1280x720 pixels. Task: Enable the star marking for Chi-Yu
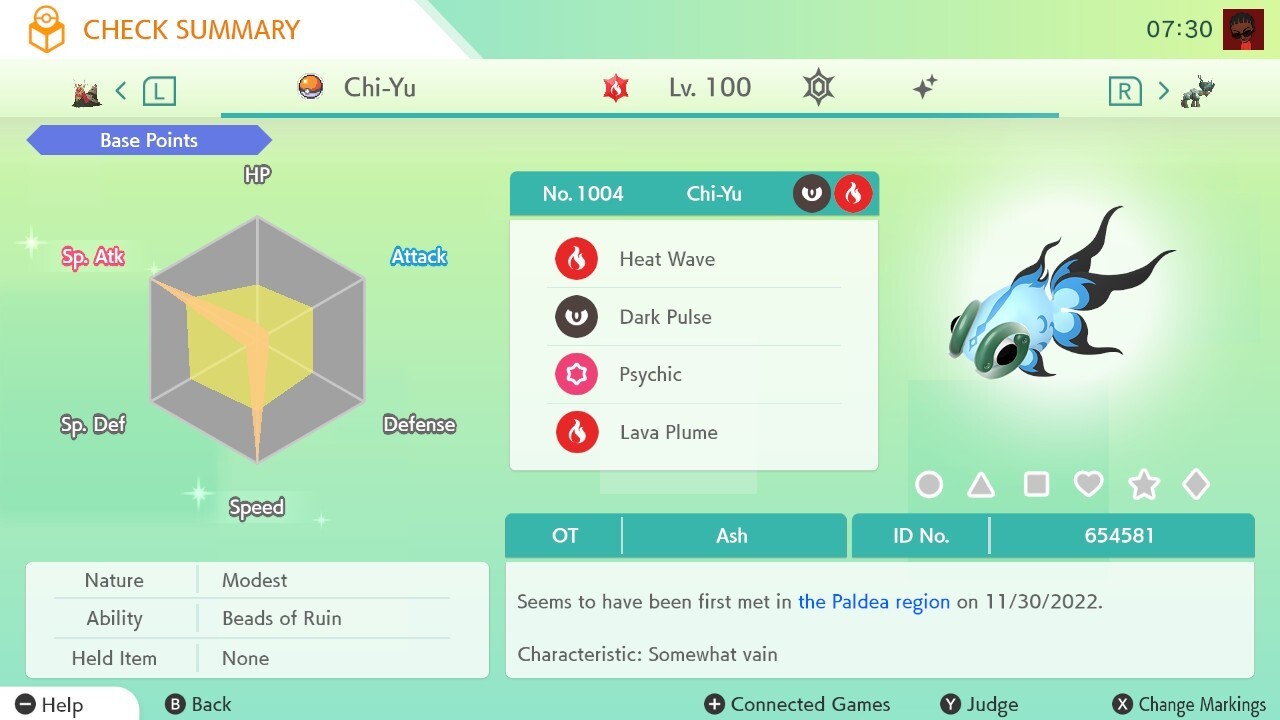coord(1143,484)
